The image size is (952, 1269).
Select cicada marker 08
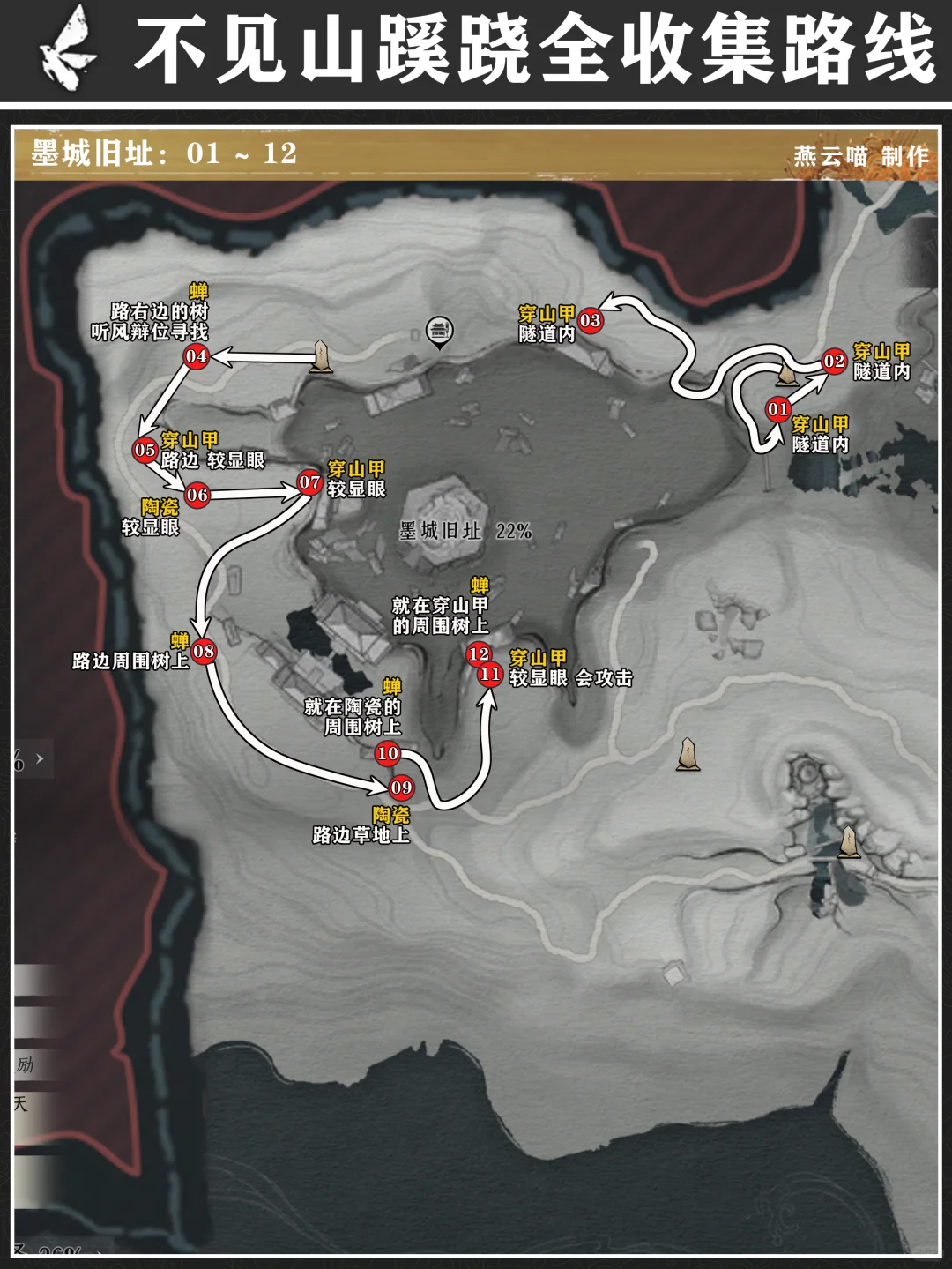click(204, 652)
